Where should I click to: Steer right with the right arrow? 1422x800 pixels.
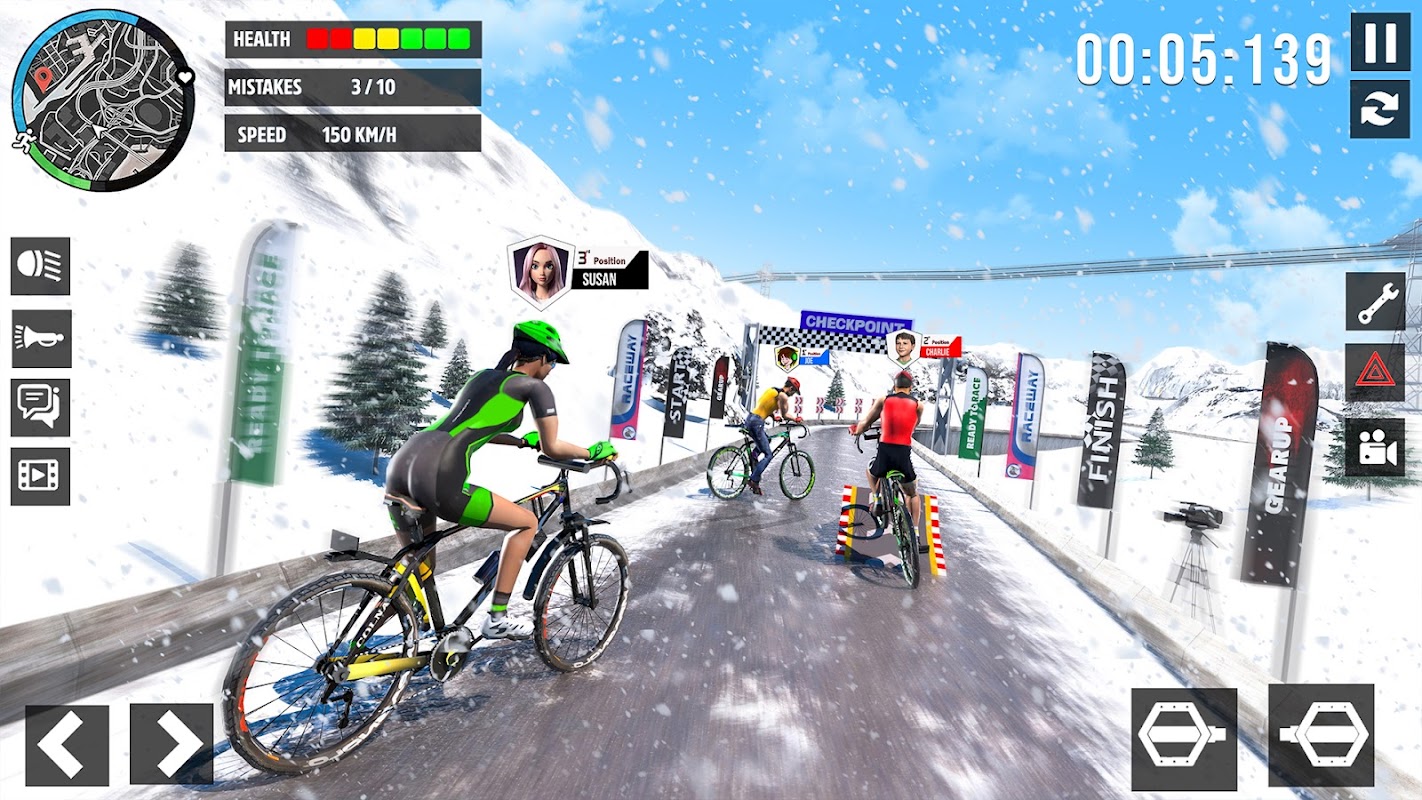click(172, 744)
